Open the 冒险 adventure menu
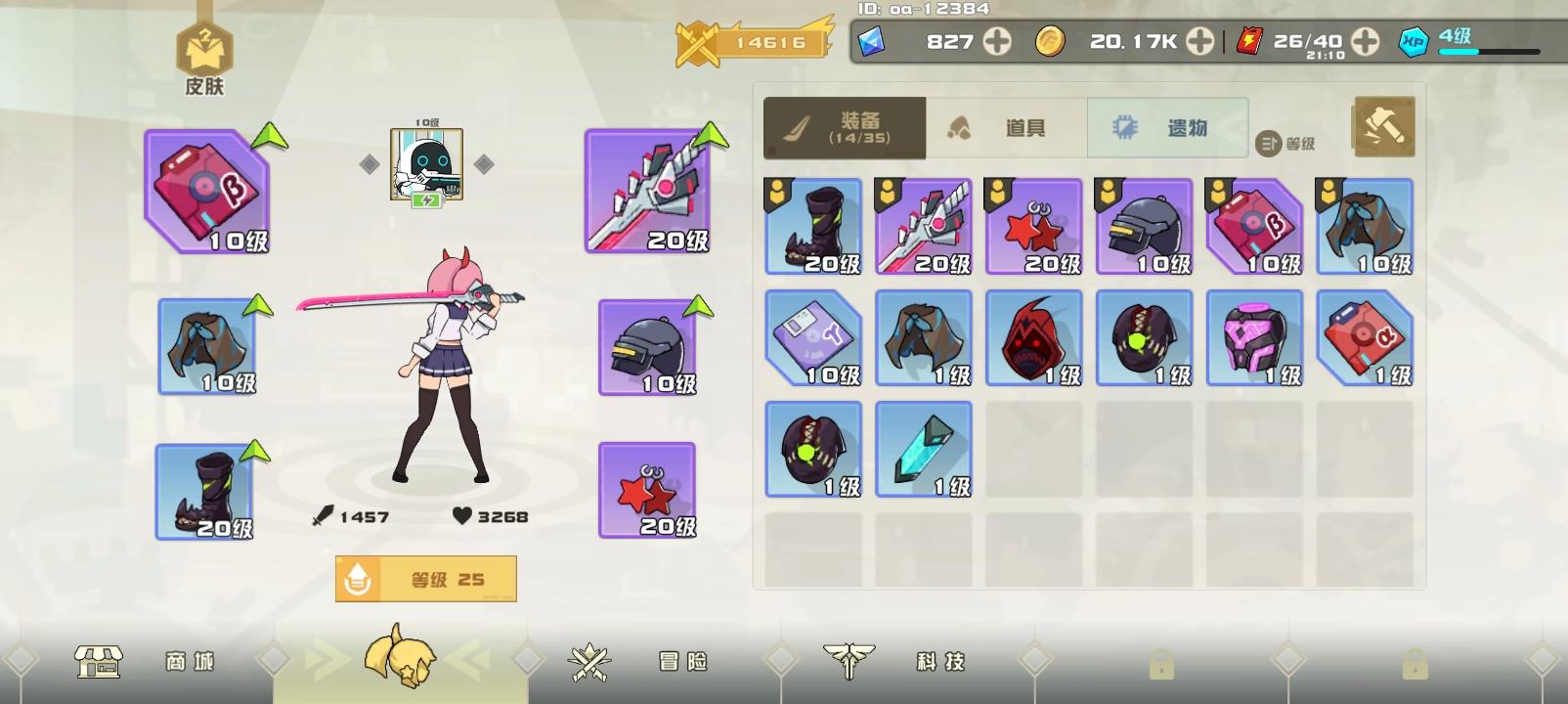Viewport: 1568px width, 704px height. [636, 662]
